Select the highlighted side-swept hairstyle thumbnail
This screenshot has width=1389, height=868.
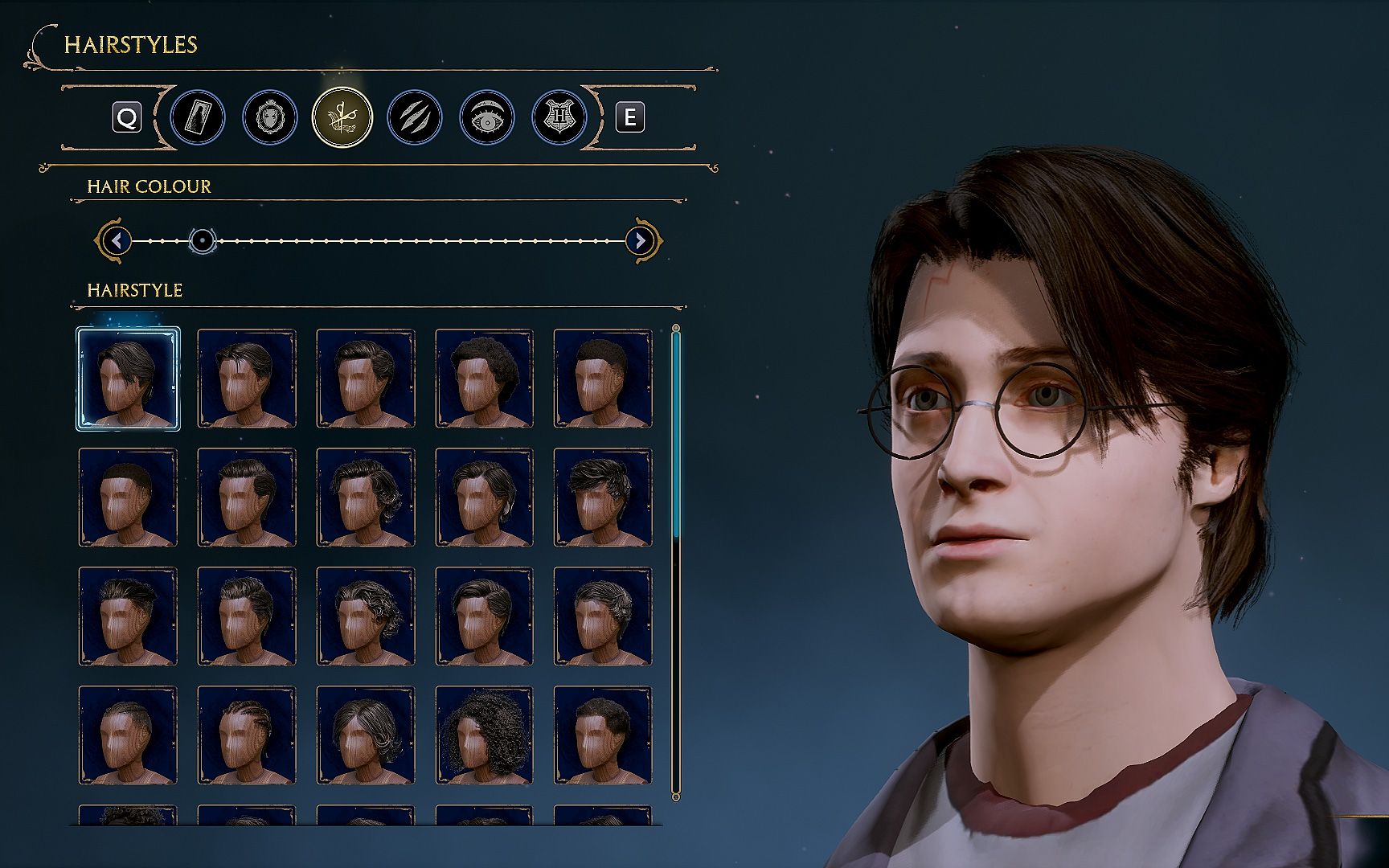128,379
